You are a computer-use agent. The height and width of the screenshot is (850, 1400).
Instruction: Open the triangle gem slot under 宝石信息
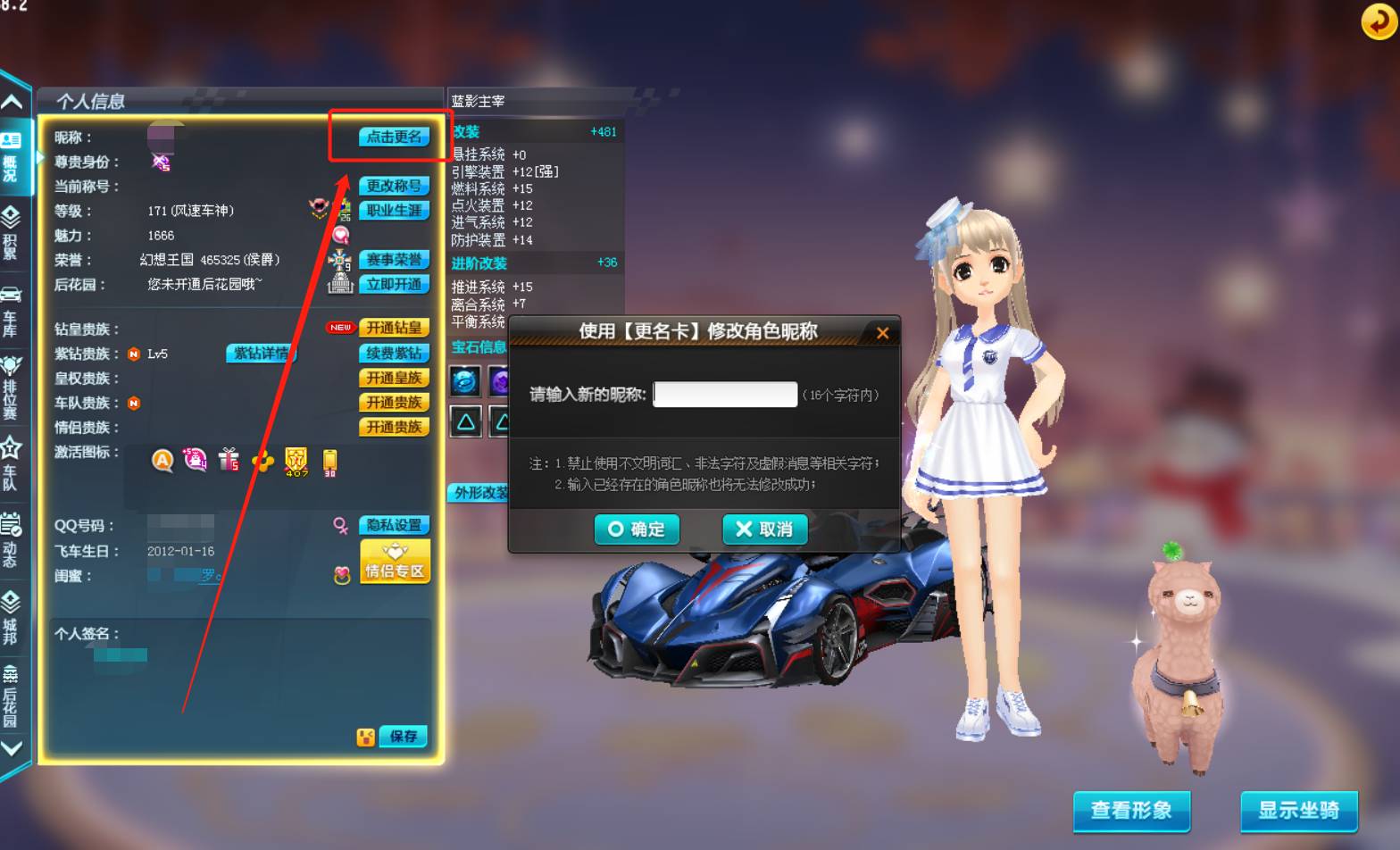click(x=465, y=421)
